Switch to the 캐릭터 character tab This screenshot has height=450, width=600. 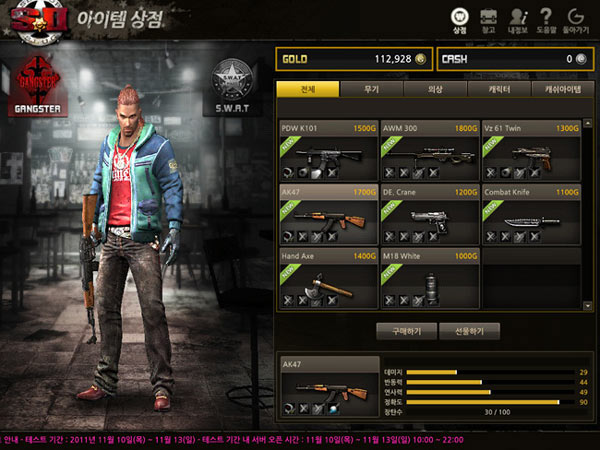(499, 90)
